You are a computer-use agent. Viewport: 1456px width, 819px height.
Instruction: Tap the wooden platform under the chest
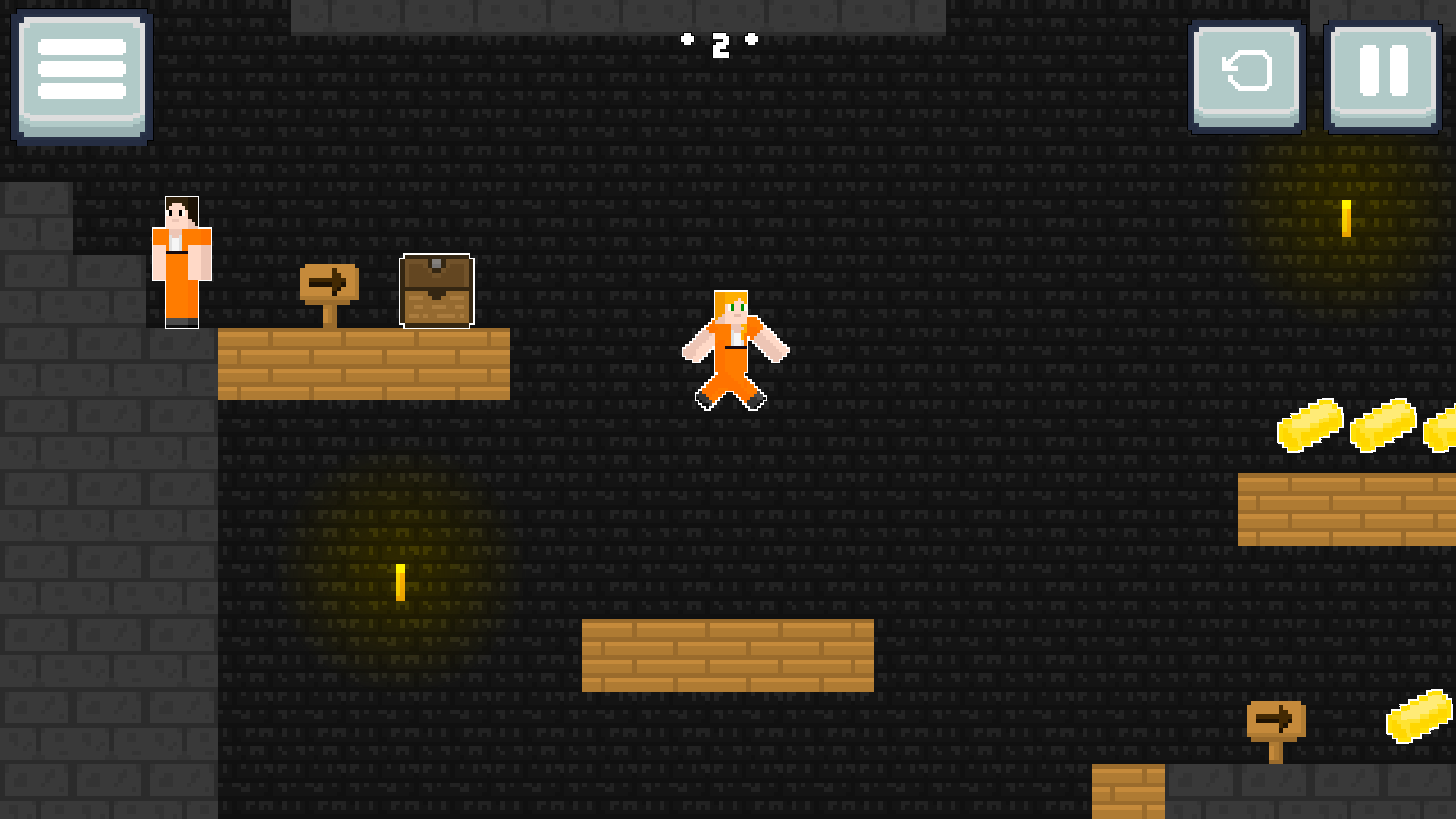click(364, 364)
